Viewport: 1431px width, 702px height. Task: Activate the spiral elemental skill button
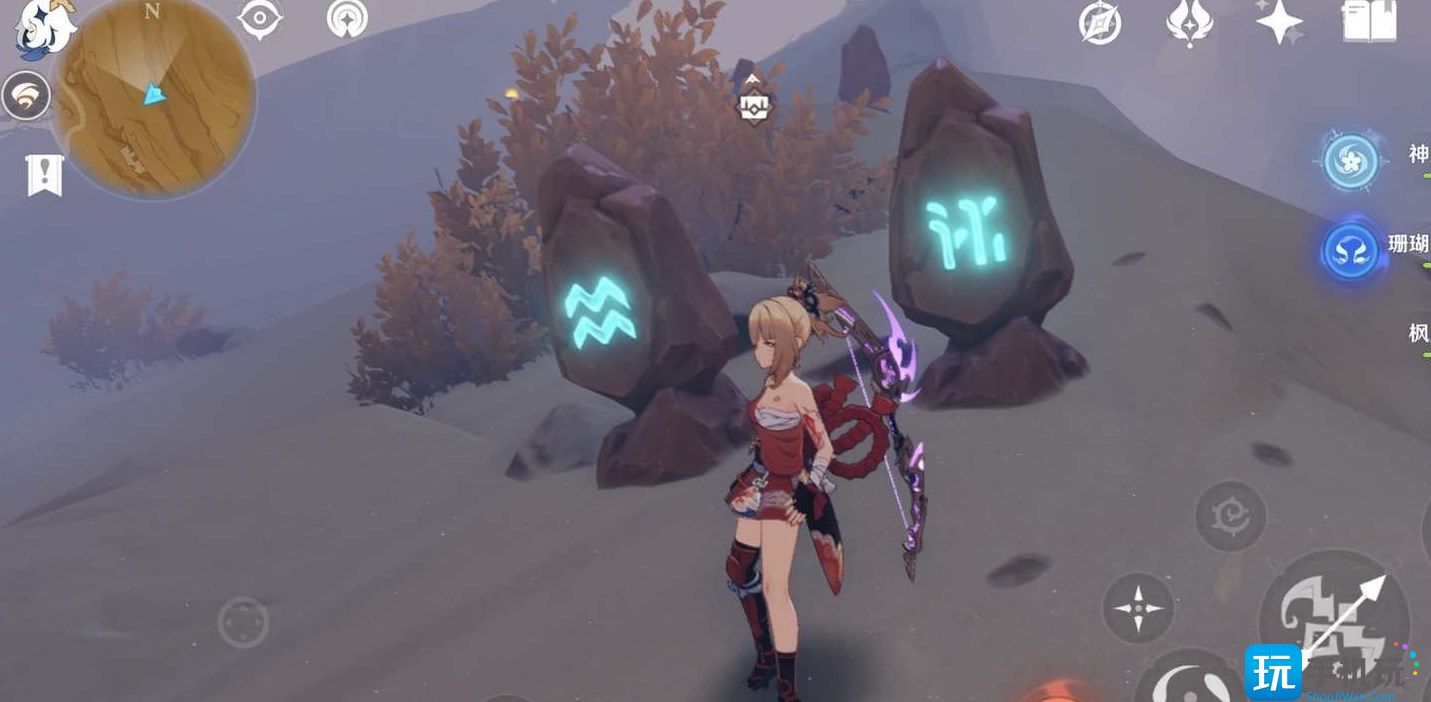pos(1231,516)
